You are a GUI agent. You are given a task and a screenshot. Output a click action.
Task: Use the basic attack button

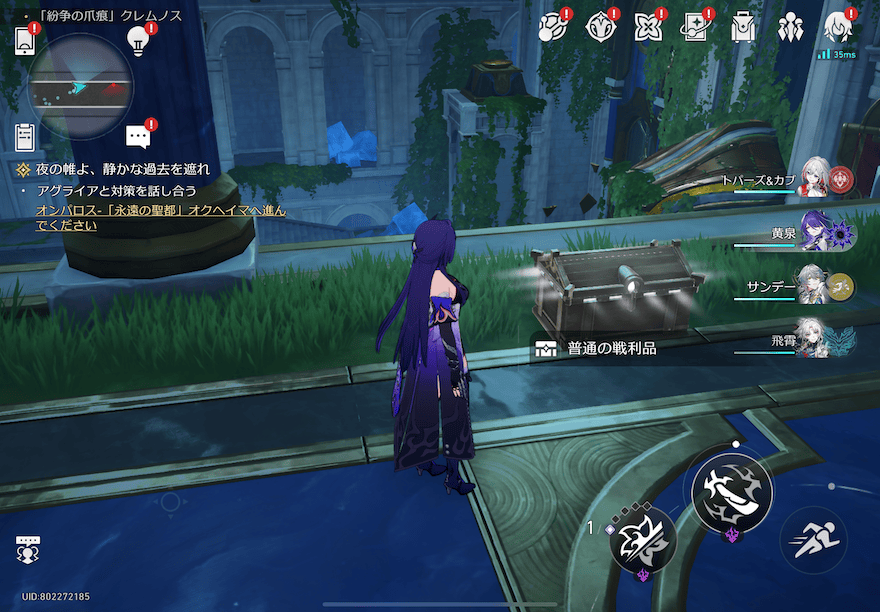click(732, 492)
